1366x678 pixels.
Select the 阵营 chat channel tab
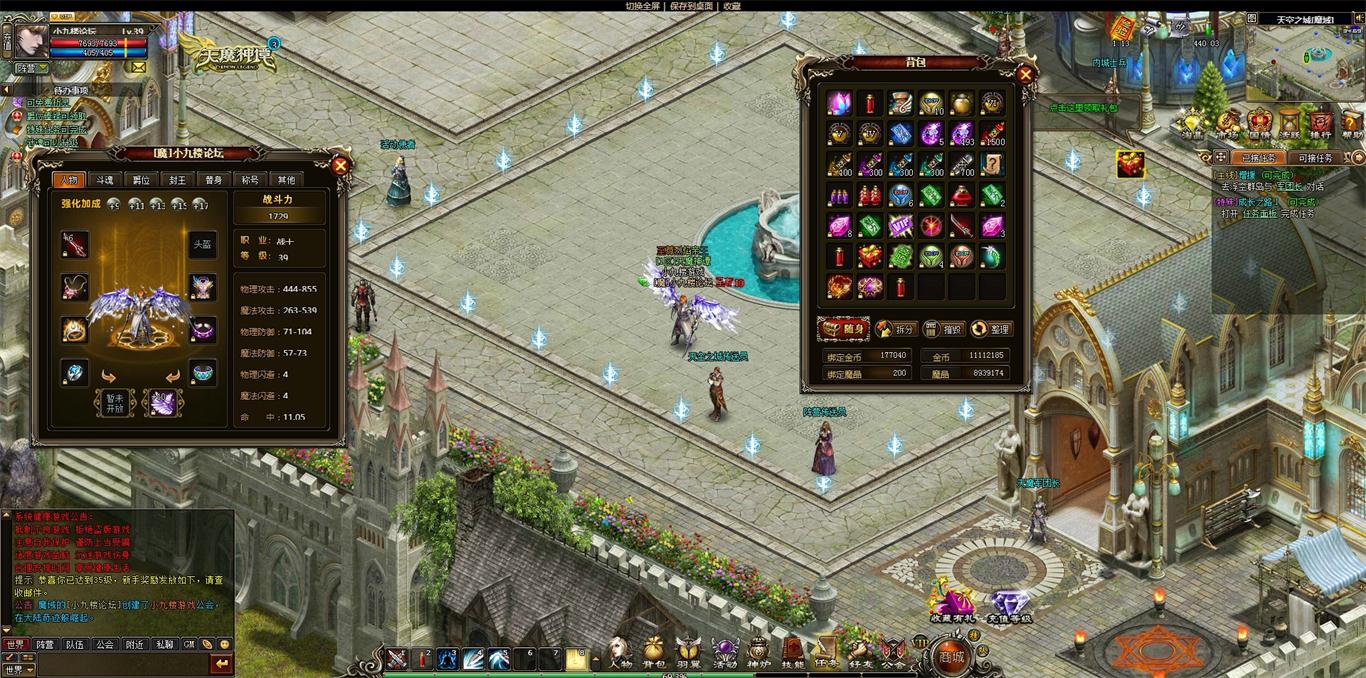pos(45,645)
